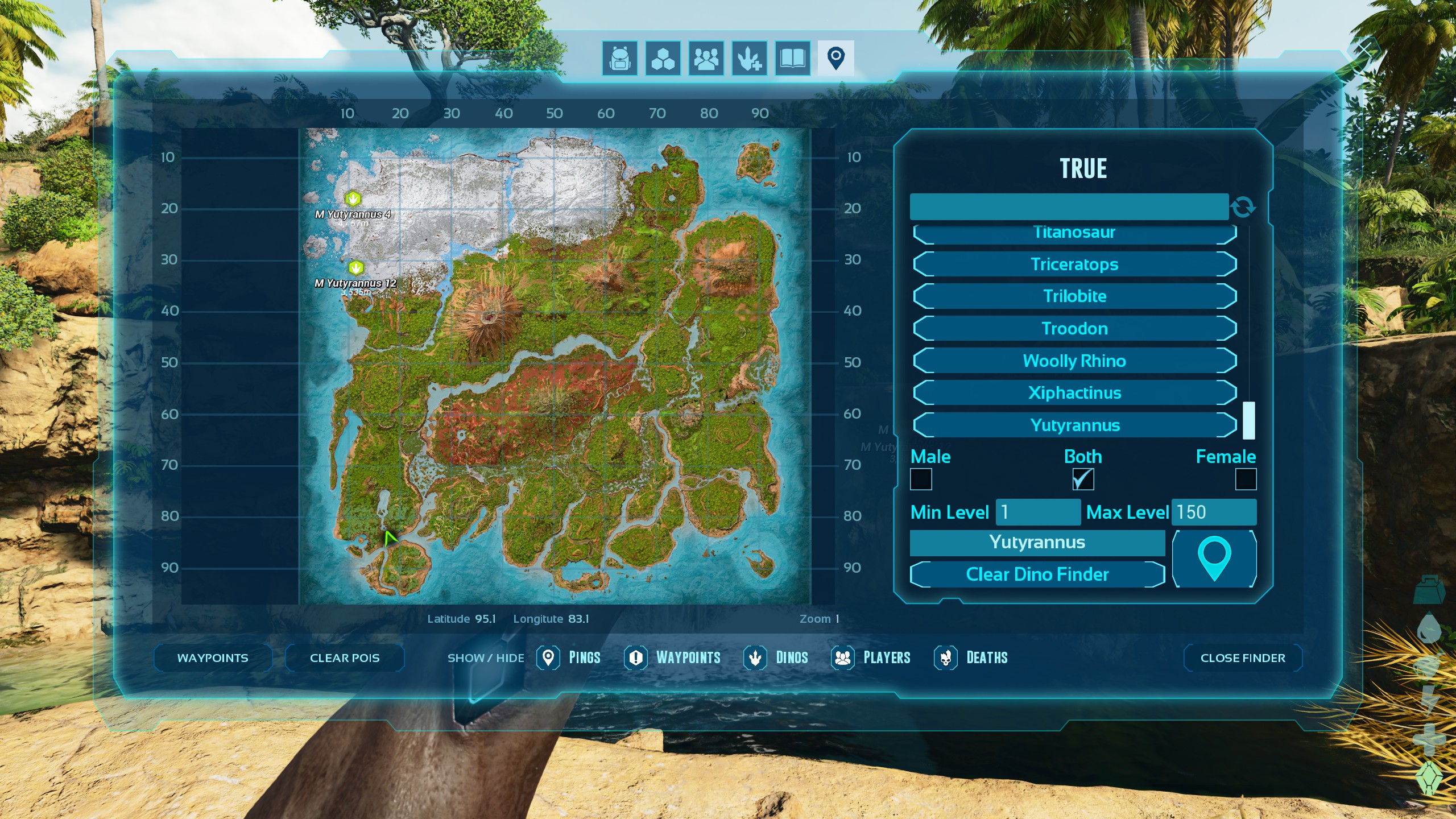Activate the locate pin search button
This screenshot has width=1456, height=819.
tap(1214, 559)
